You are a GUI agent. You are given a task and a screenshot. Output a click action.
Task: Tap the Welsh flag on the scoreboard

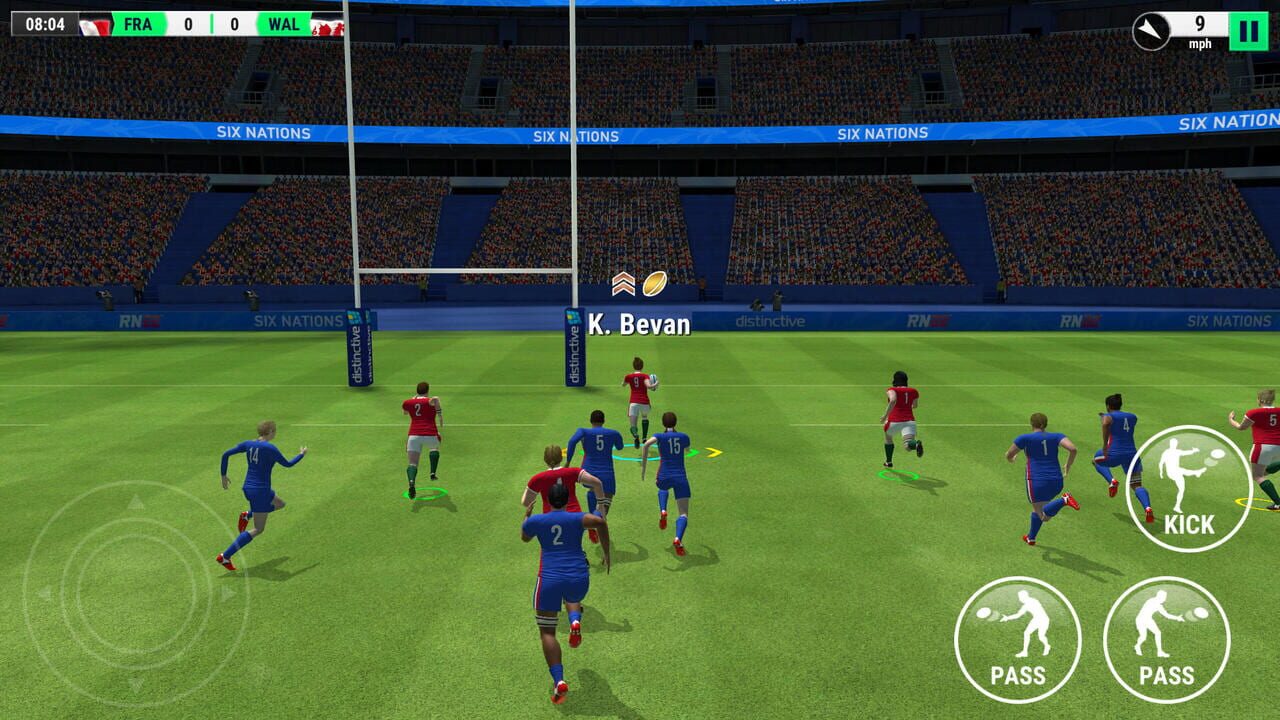point(326,24)
